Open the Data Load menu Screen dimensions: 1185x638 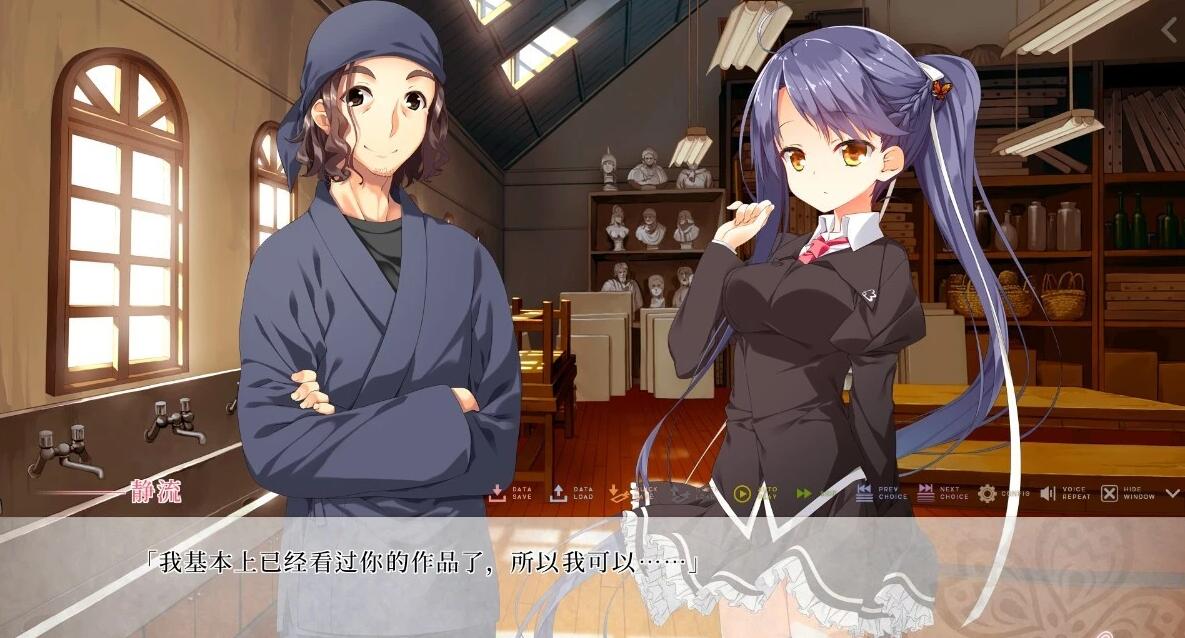(571, 493)
